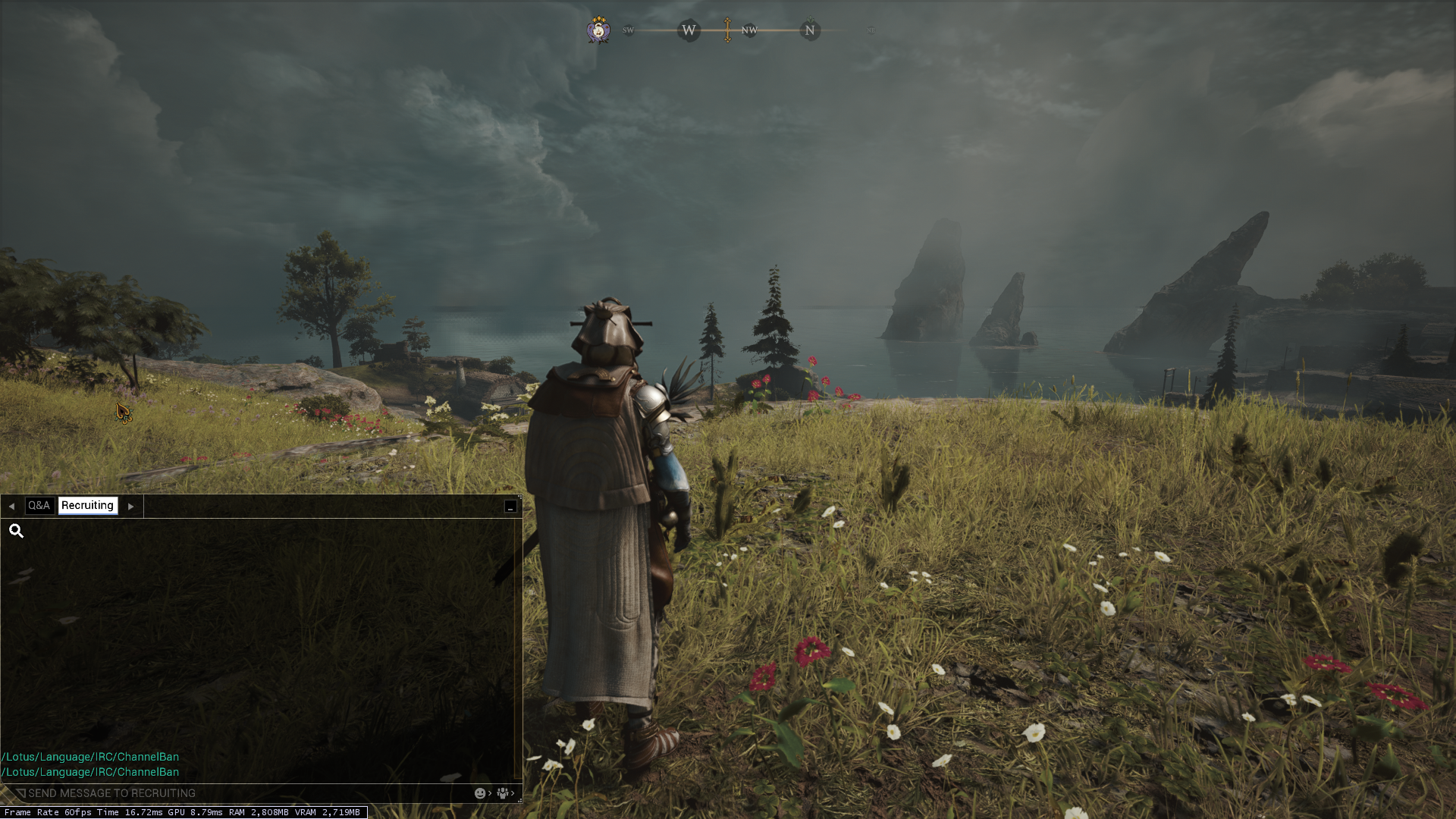The height and width of the screenshot is (819, 1456).
Task: Select the Recruiting chat tab
Action: tap(87, 506)
